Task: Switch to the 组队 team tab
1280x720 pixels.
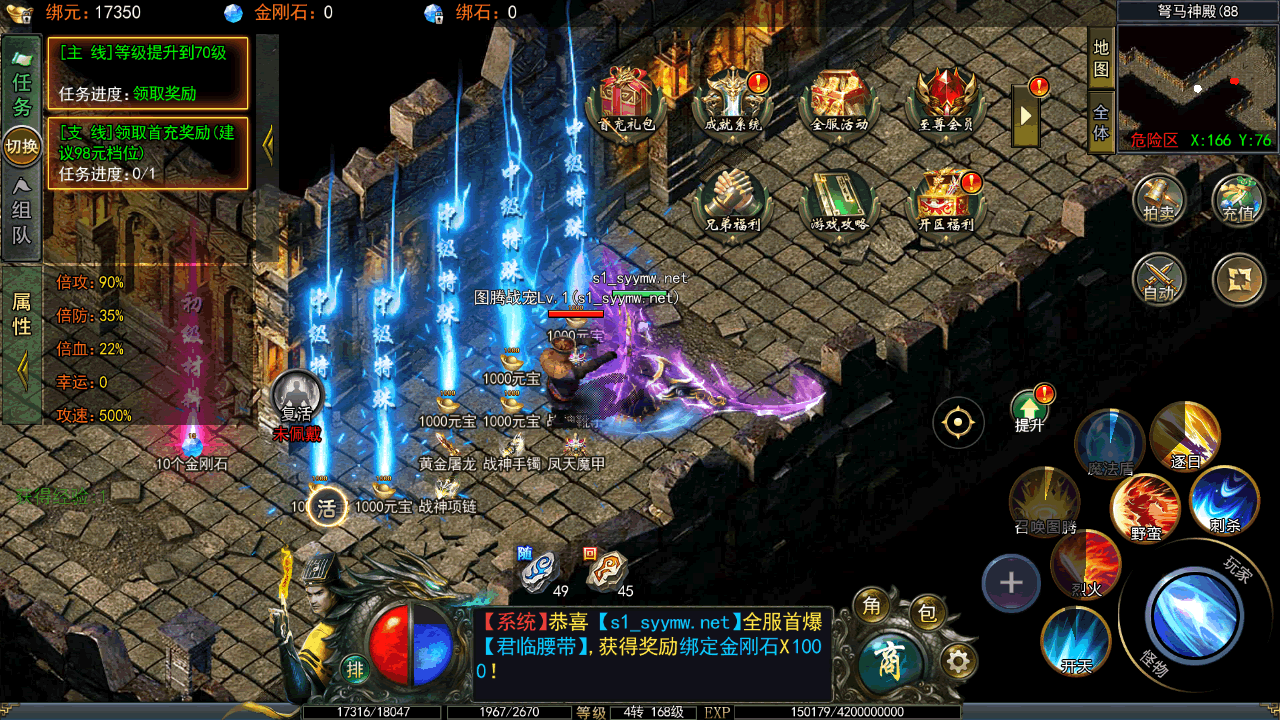Action: coord(22,212)
